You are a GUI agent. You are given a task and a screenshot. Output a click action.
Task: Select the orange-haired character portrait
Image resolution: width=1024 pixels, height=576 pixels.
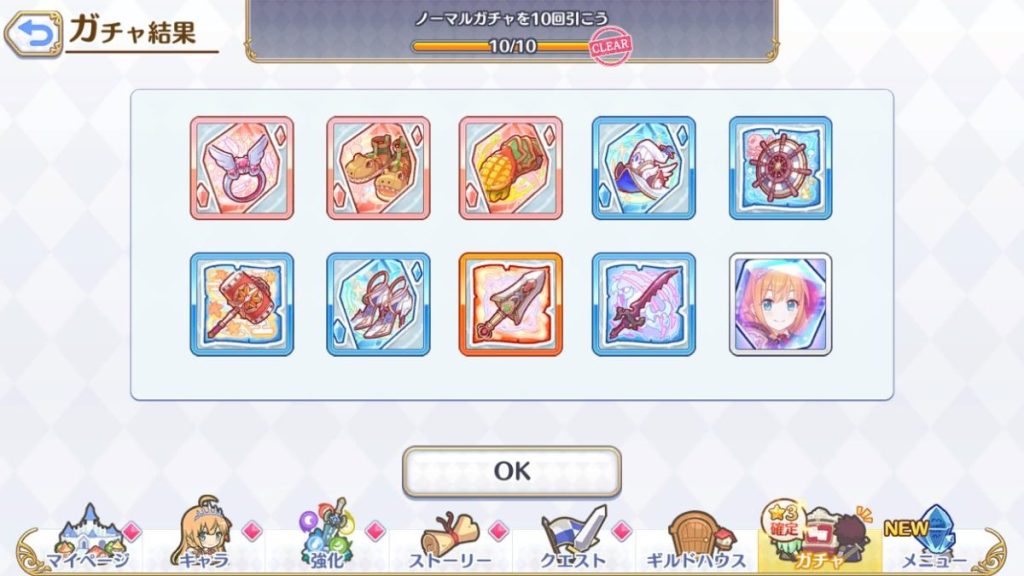pos(780,304)
